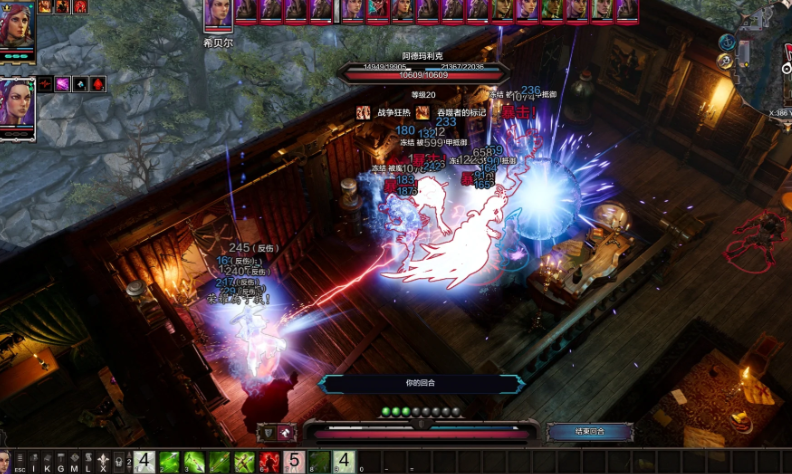Viewport: 792px width, 474px height.
Task: Click the red droplet status icon
Action: [x=97, y=84]
